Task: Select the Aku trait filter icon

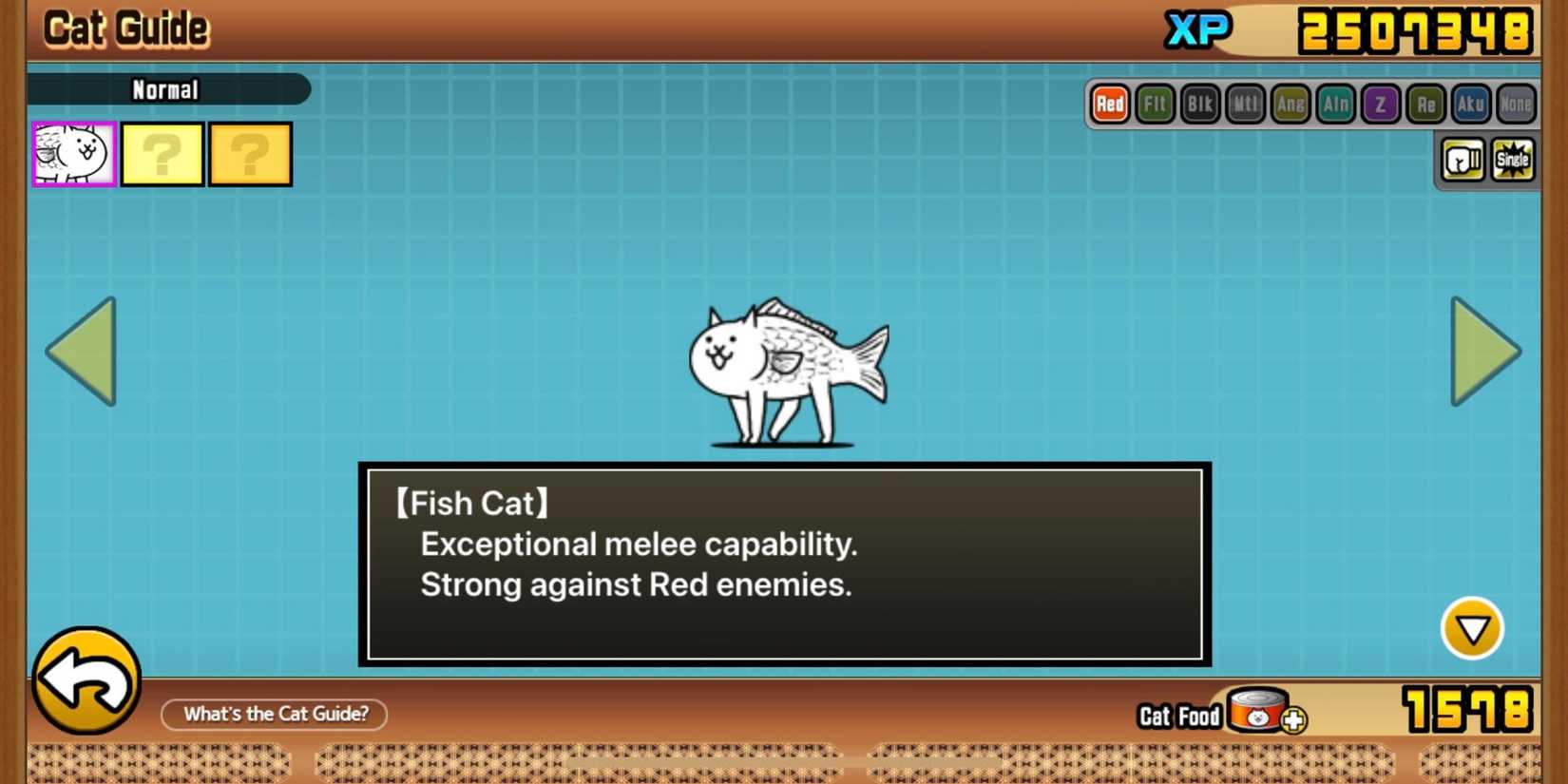Action: pos(1470,105)
